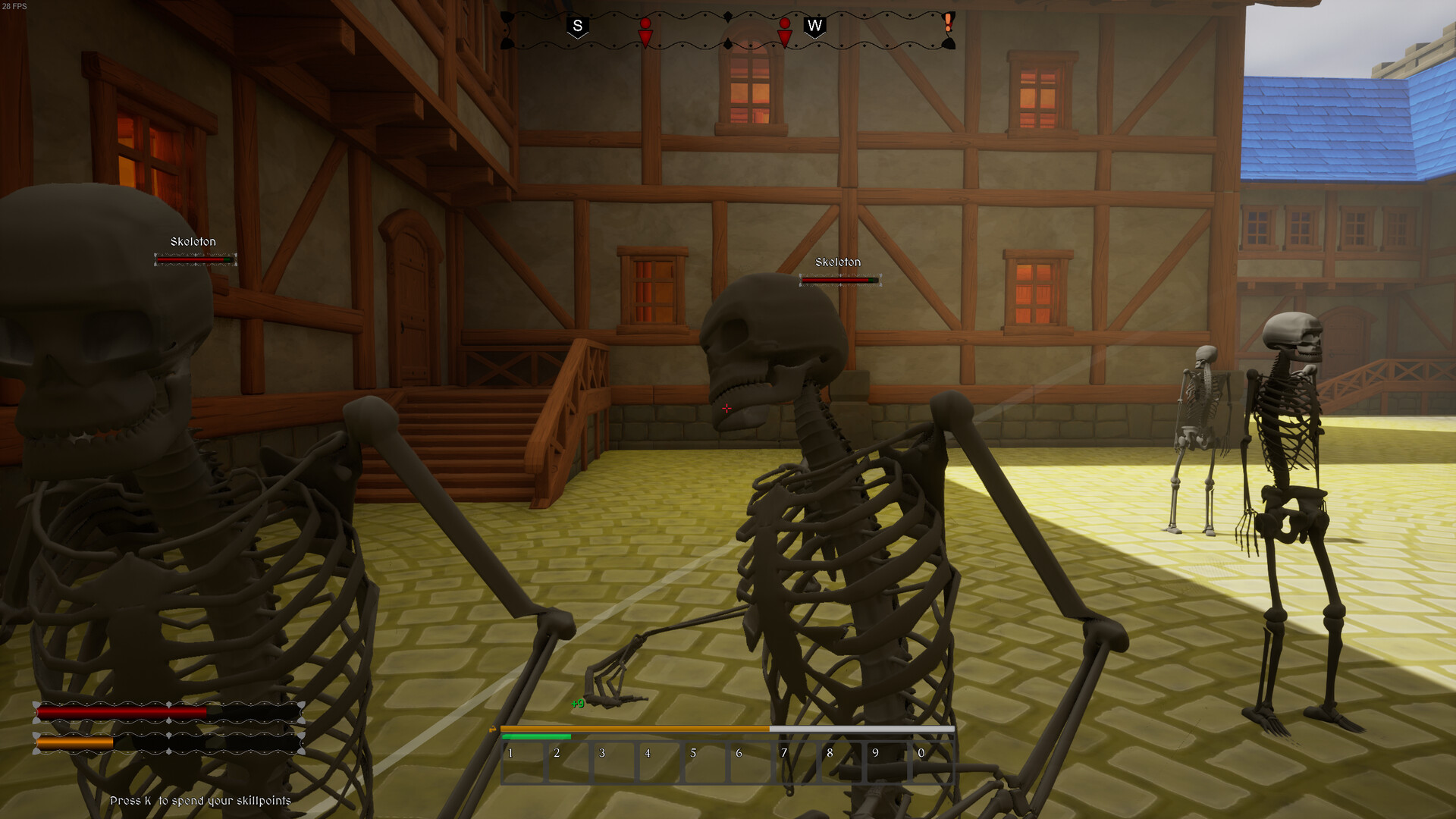Click the small arrow icon beside the XP bar
1456x819 pixels.
[493, 728]
